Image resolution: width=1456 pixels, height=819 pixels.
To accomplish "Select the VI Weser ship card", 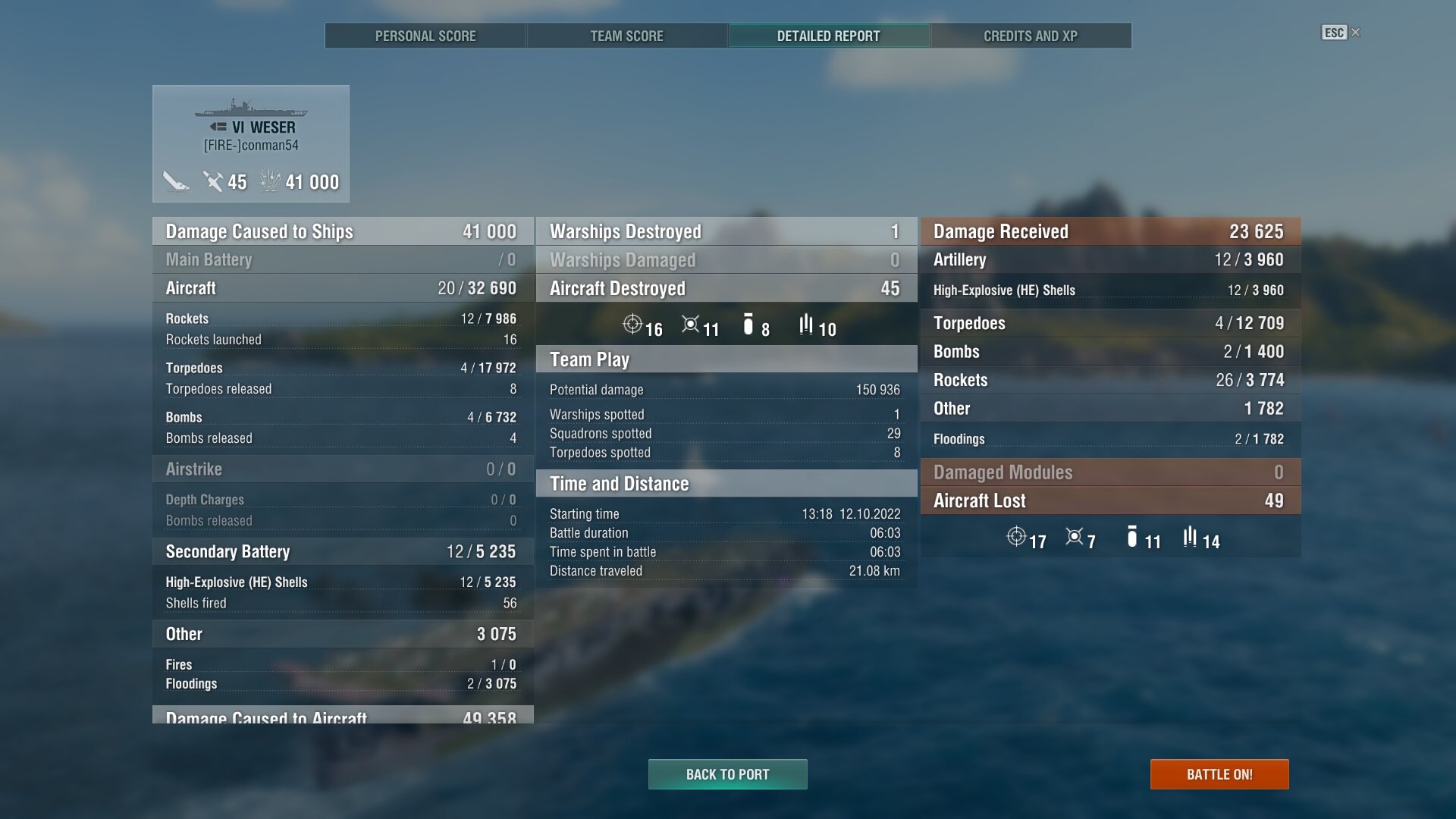I will pyautogui.click(x=251, y=143).
